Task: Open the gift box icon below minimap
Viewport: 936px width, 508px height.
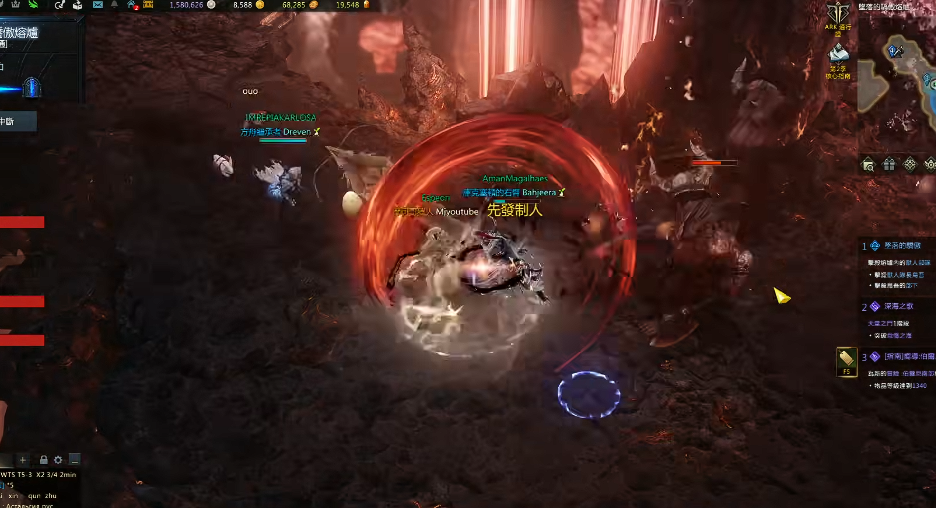Action: point(889,164)
